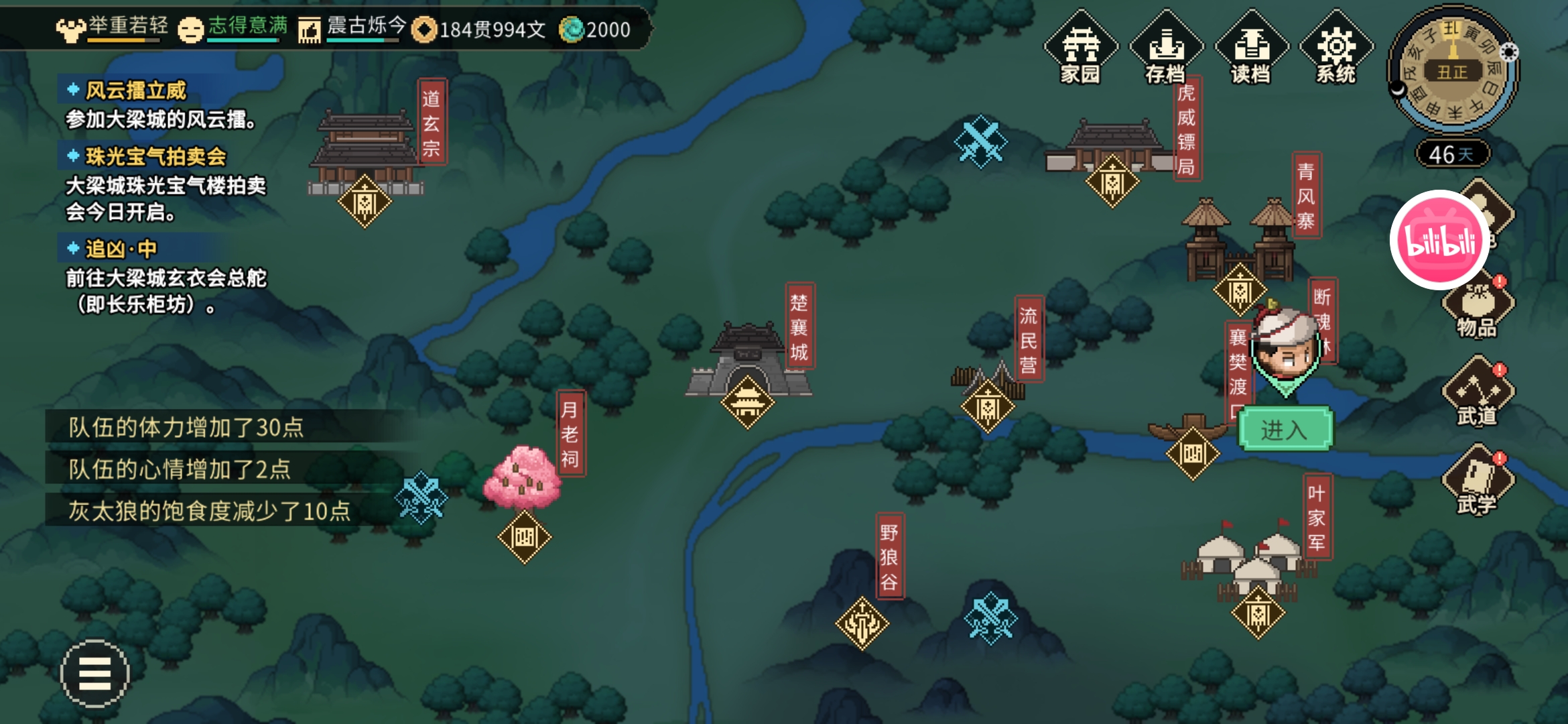
Task: Select the 流民营 camp marker
Action: click(988, 406)
